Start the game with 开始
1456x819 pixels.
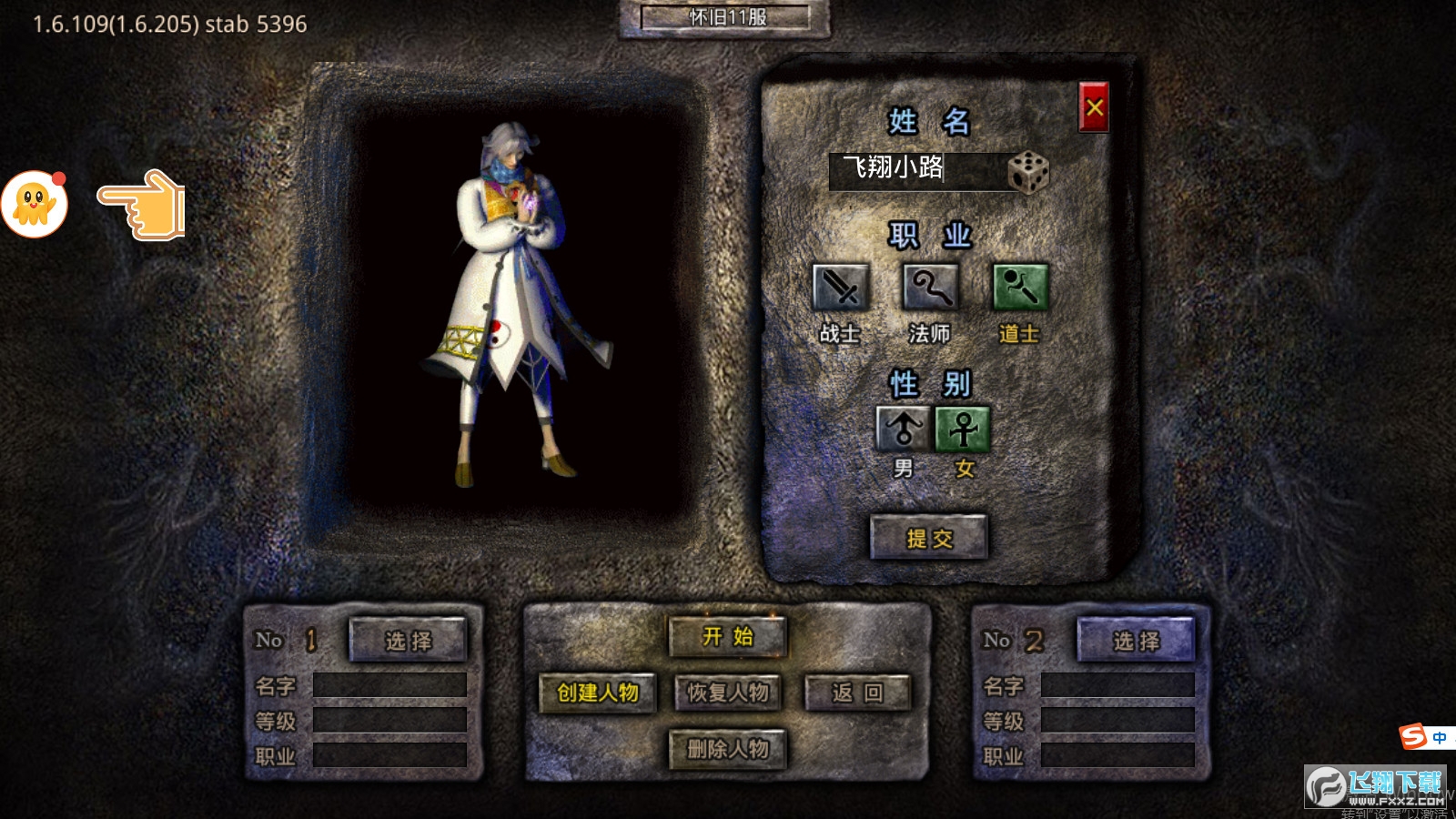tap(727, 637)
